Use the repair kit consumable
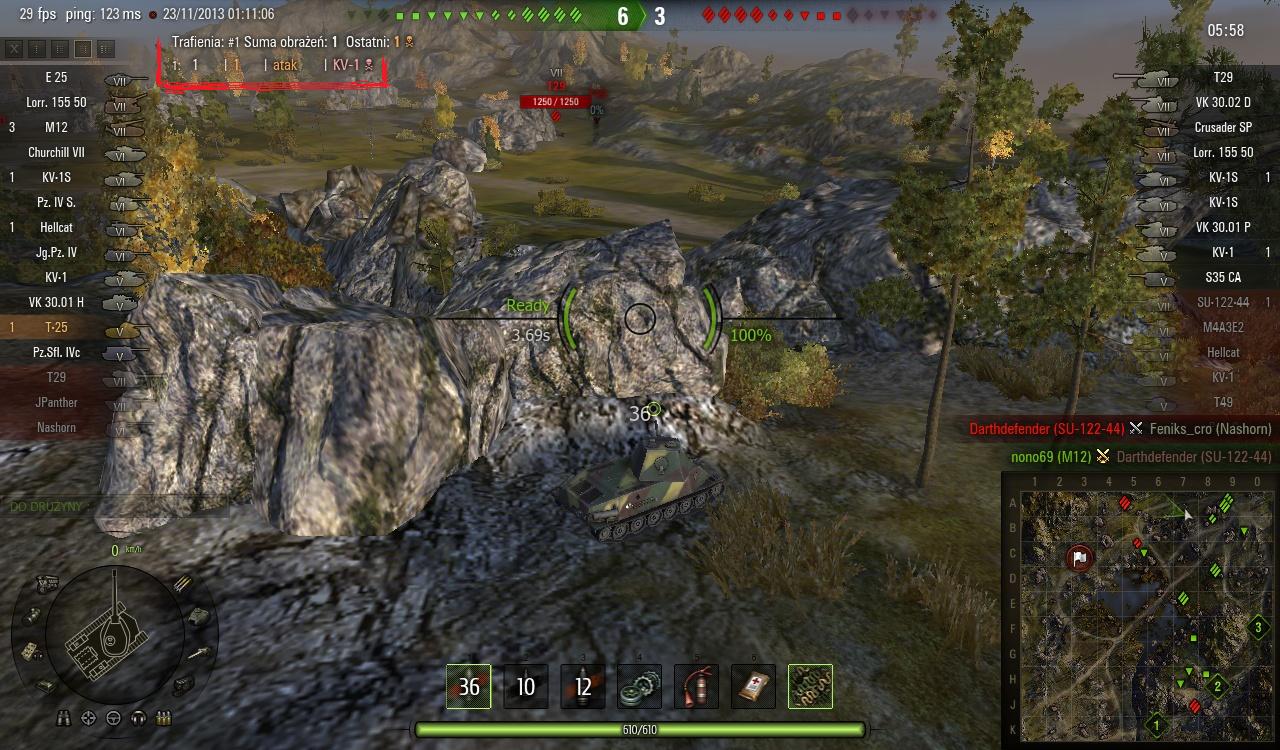The width and height of the screenshot is (1280, 750). 639,687
